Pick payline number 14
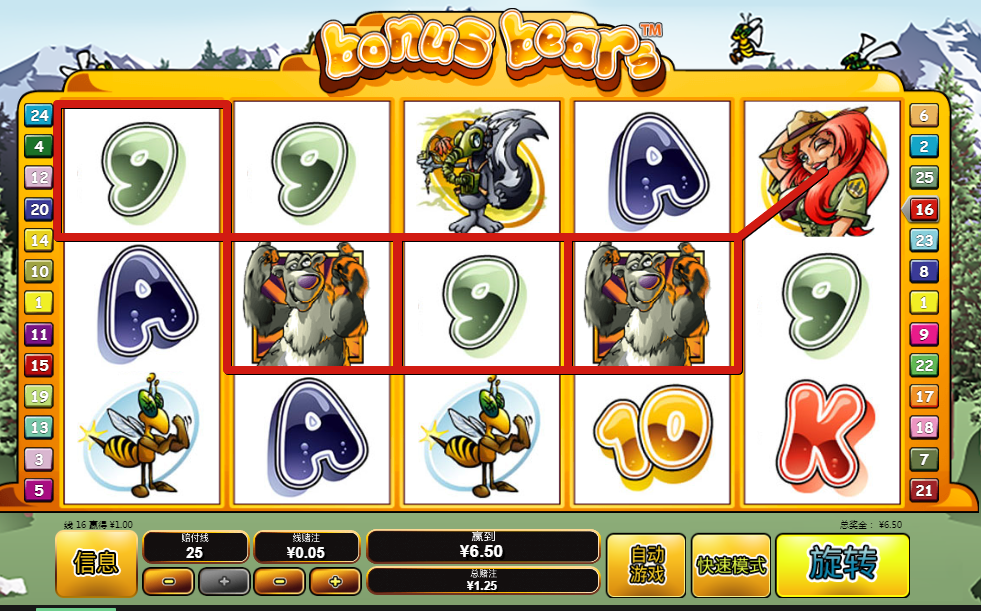This screenshot has height=611, width=981. pyautogui.click(x=39, y=240)
